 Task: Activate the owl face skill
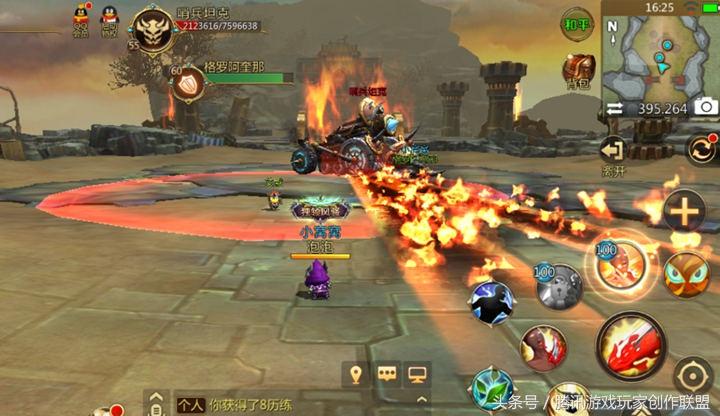coord(686,273)
